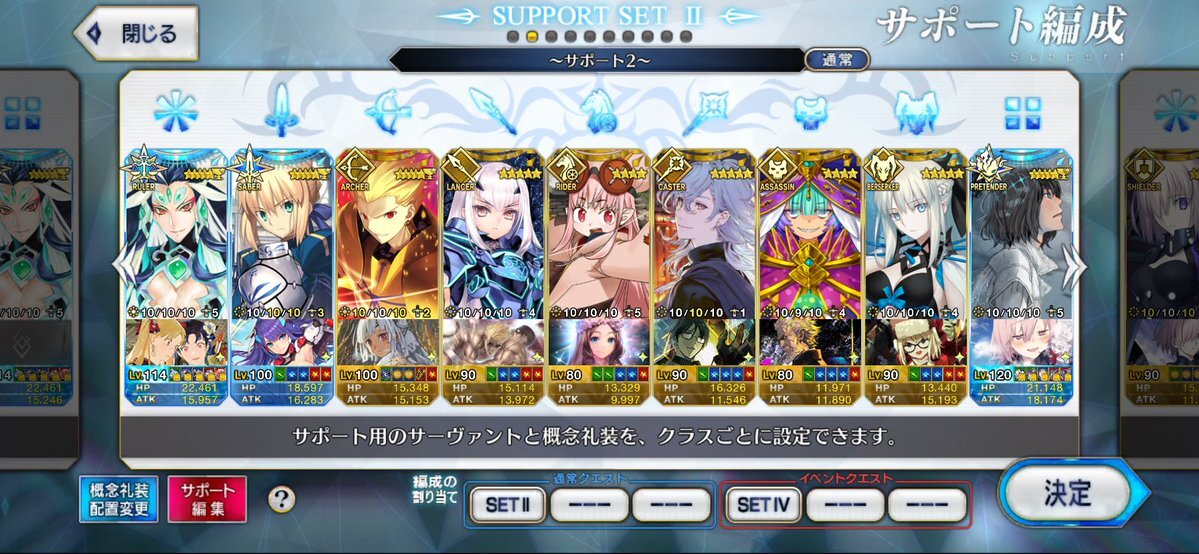Edit the サポート2 set name bar
The height and width of the screenshot is (554, 1199).
595,60
